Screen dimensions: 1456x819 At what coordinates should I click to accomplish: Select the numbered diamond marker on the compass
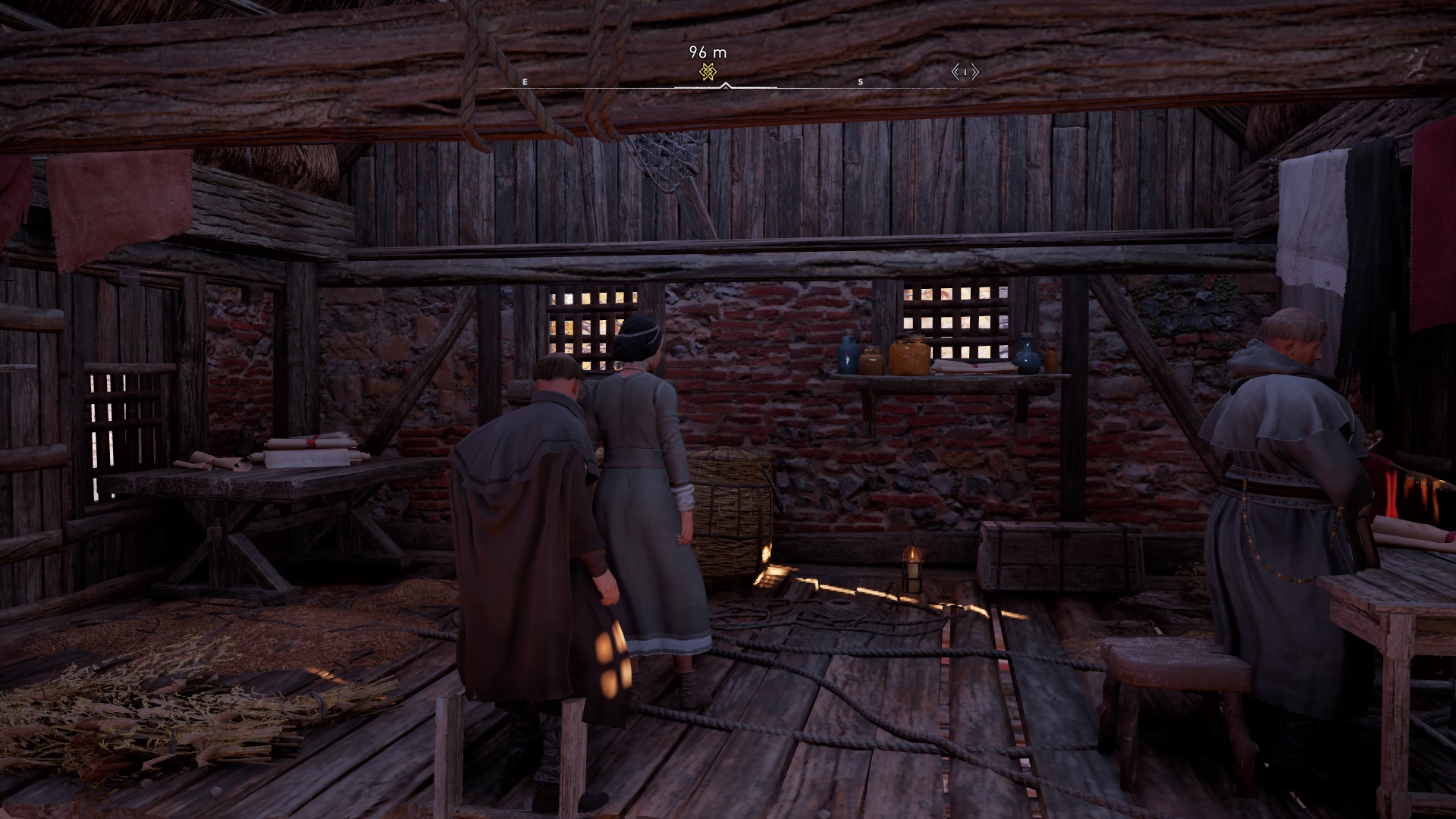[965, 72]
